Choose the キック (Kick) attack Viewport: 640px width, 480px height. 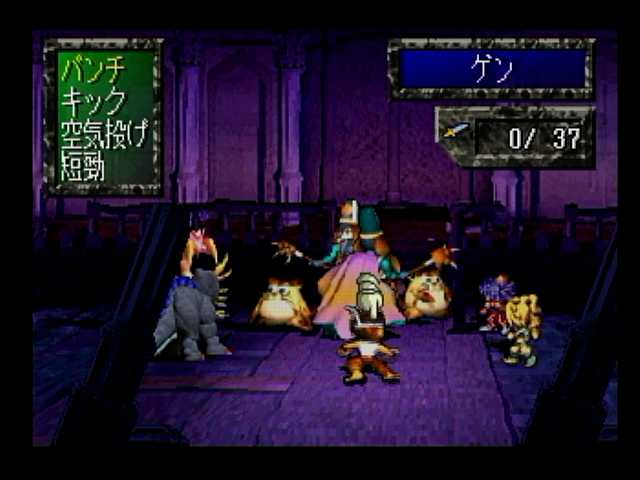tap(93, 101)
